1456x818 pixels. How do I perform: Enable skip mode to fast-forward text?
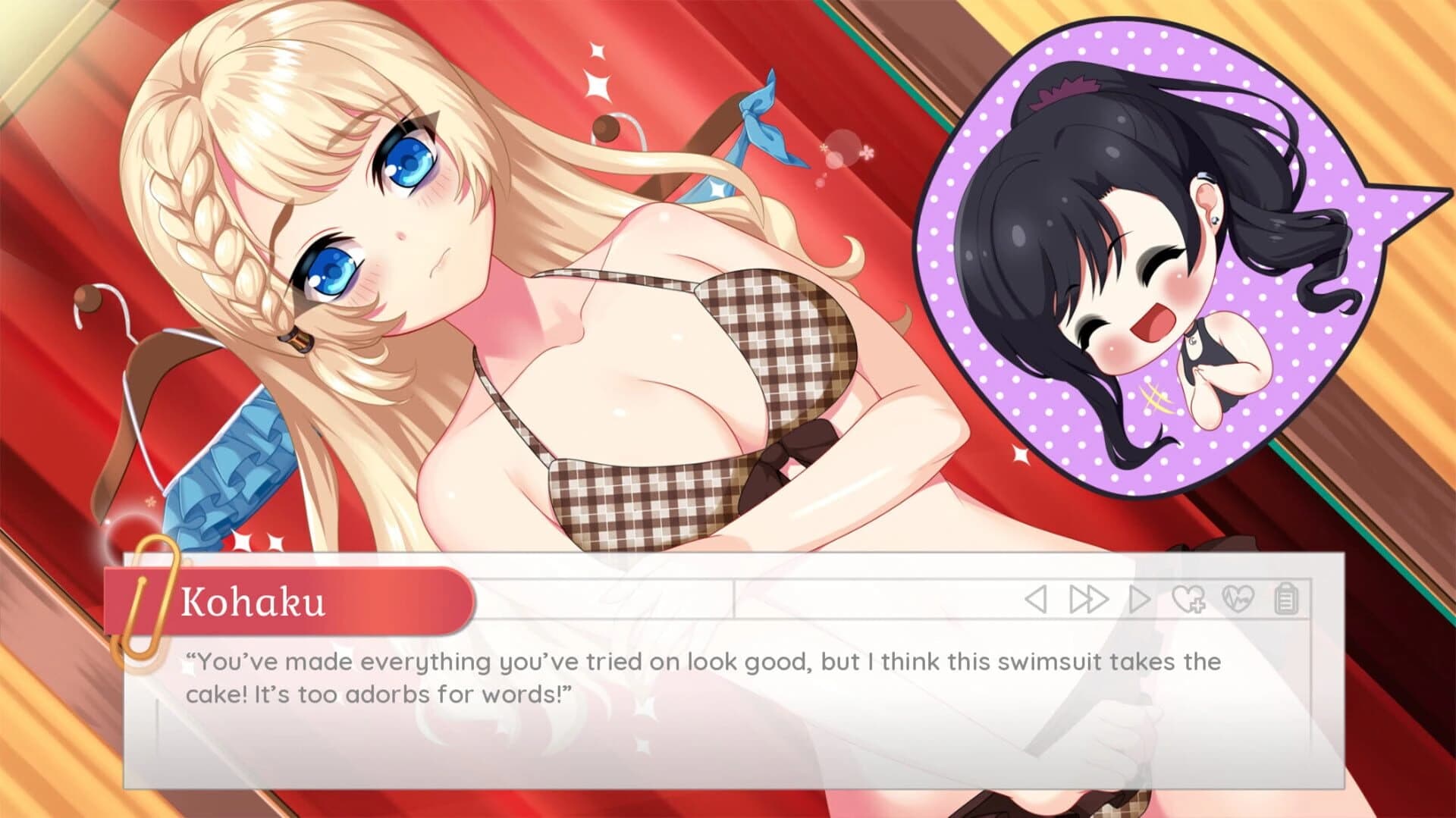pyautogui.click(x=1088, y=598)
